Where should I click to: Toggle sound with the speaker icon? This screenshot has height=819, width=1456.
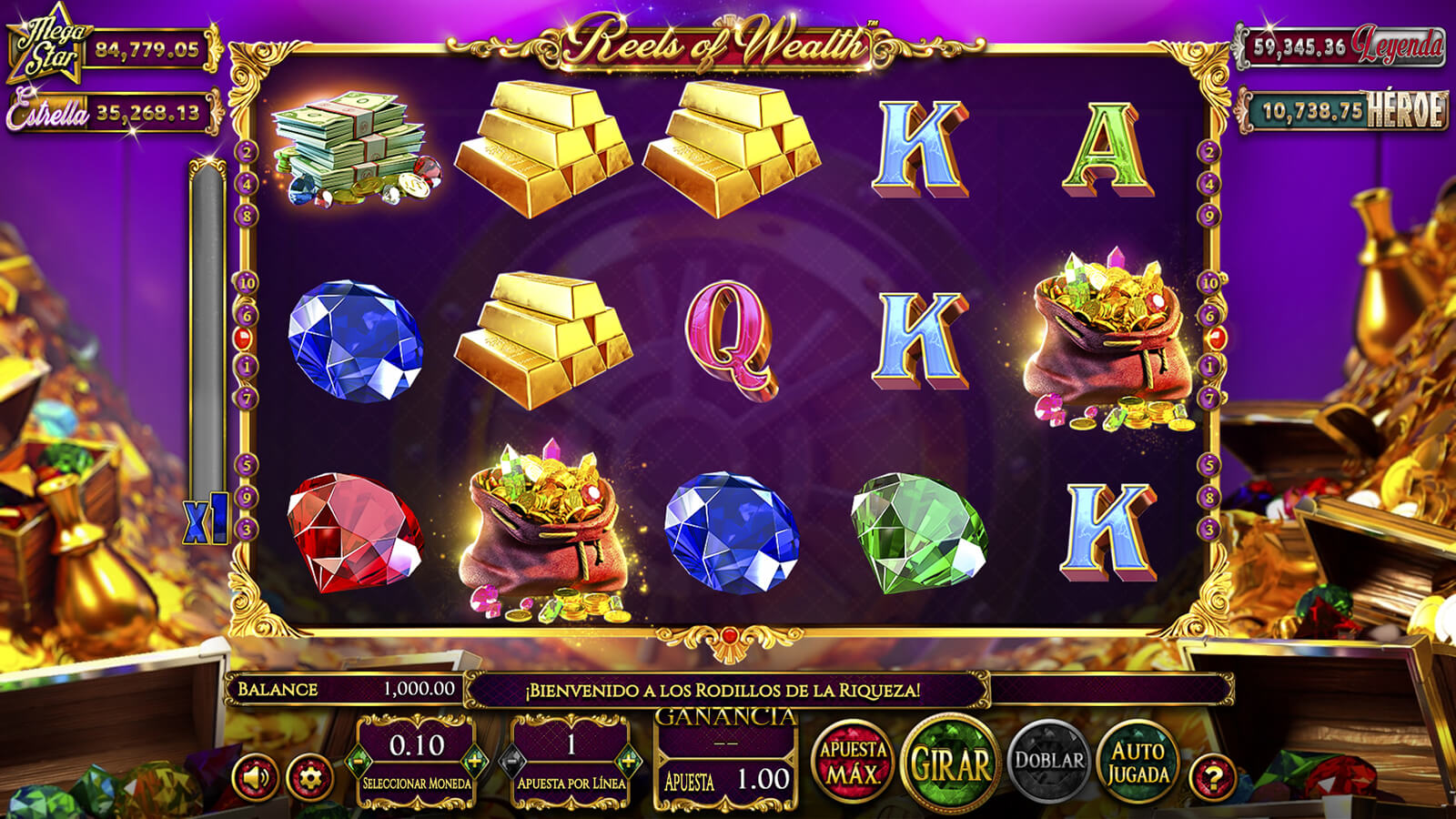pyautogui.click(x=256, y=778)
